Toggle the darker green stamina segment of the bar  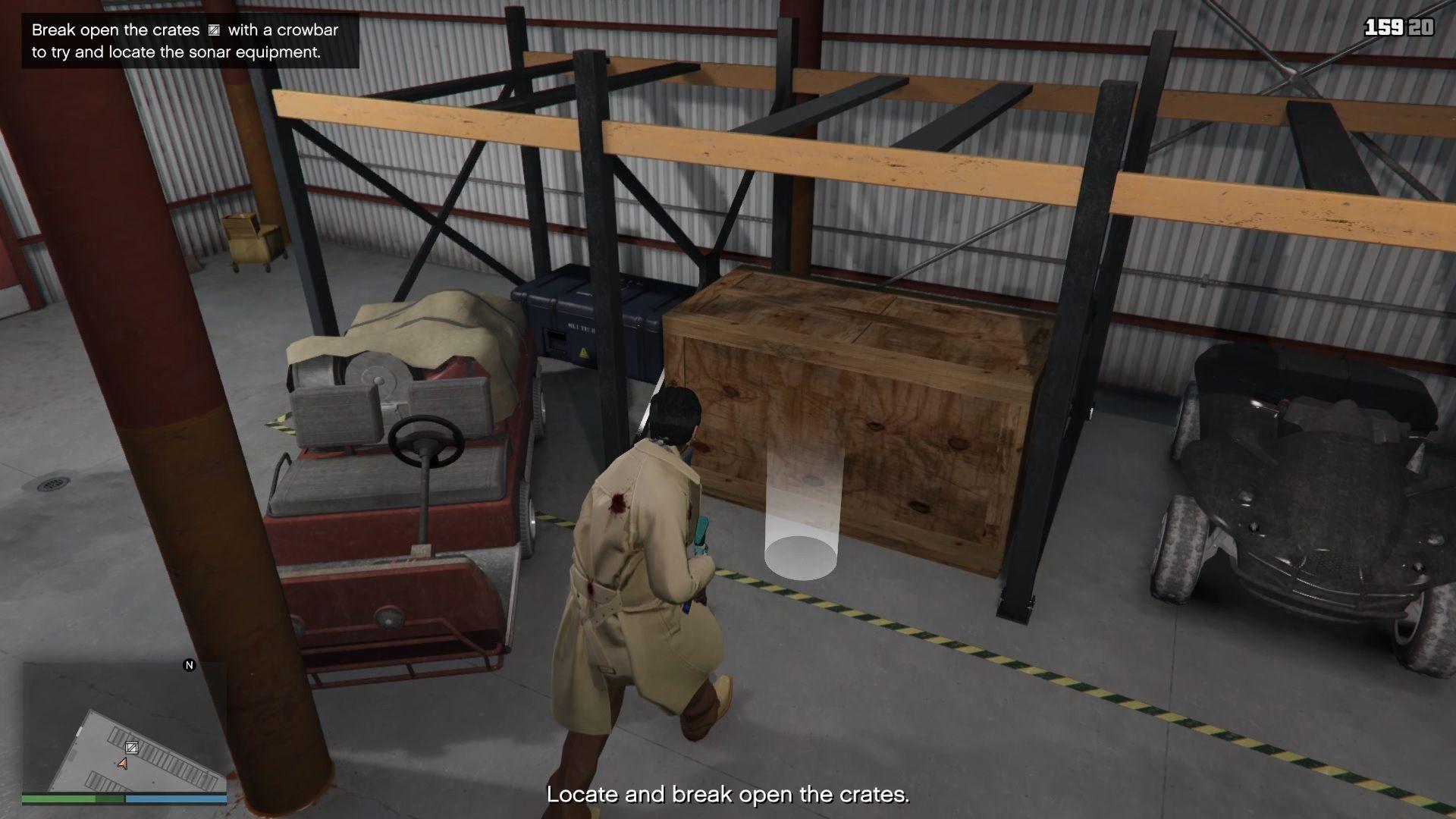(108, 799)
